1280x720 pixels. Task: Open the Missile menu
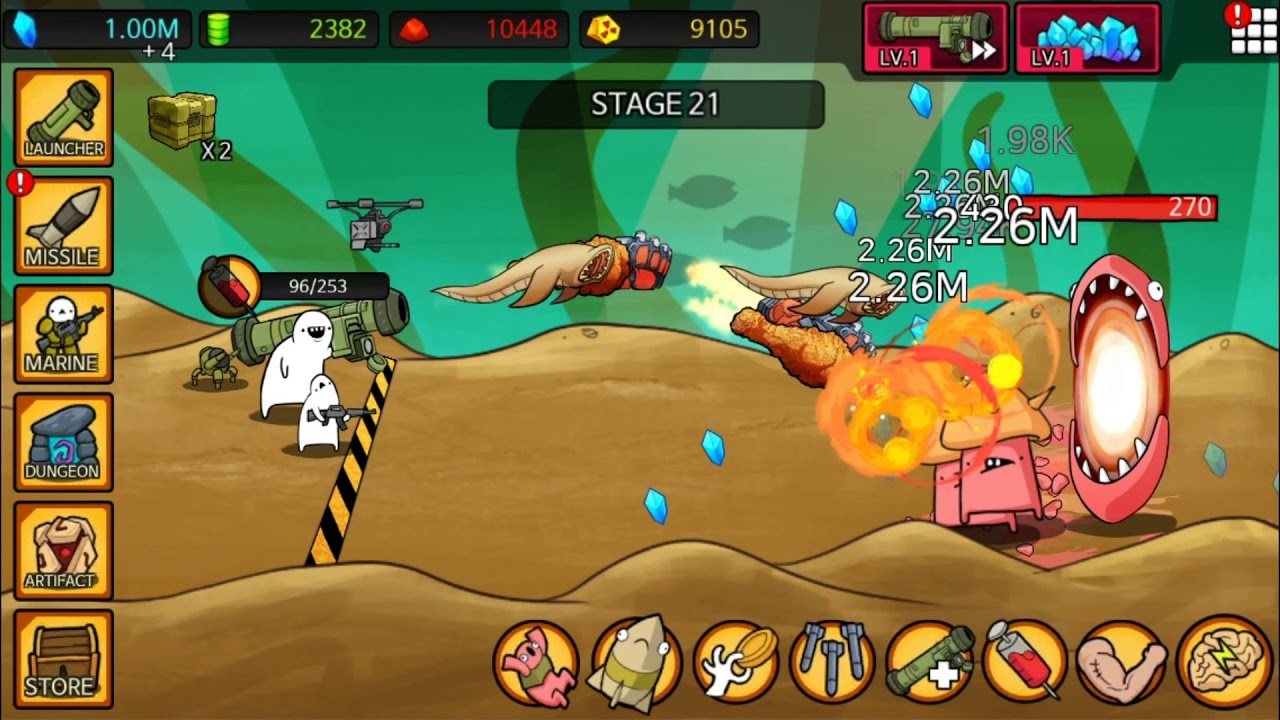[x=63, y=225]
